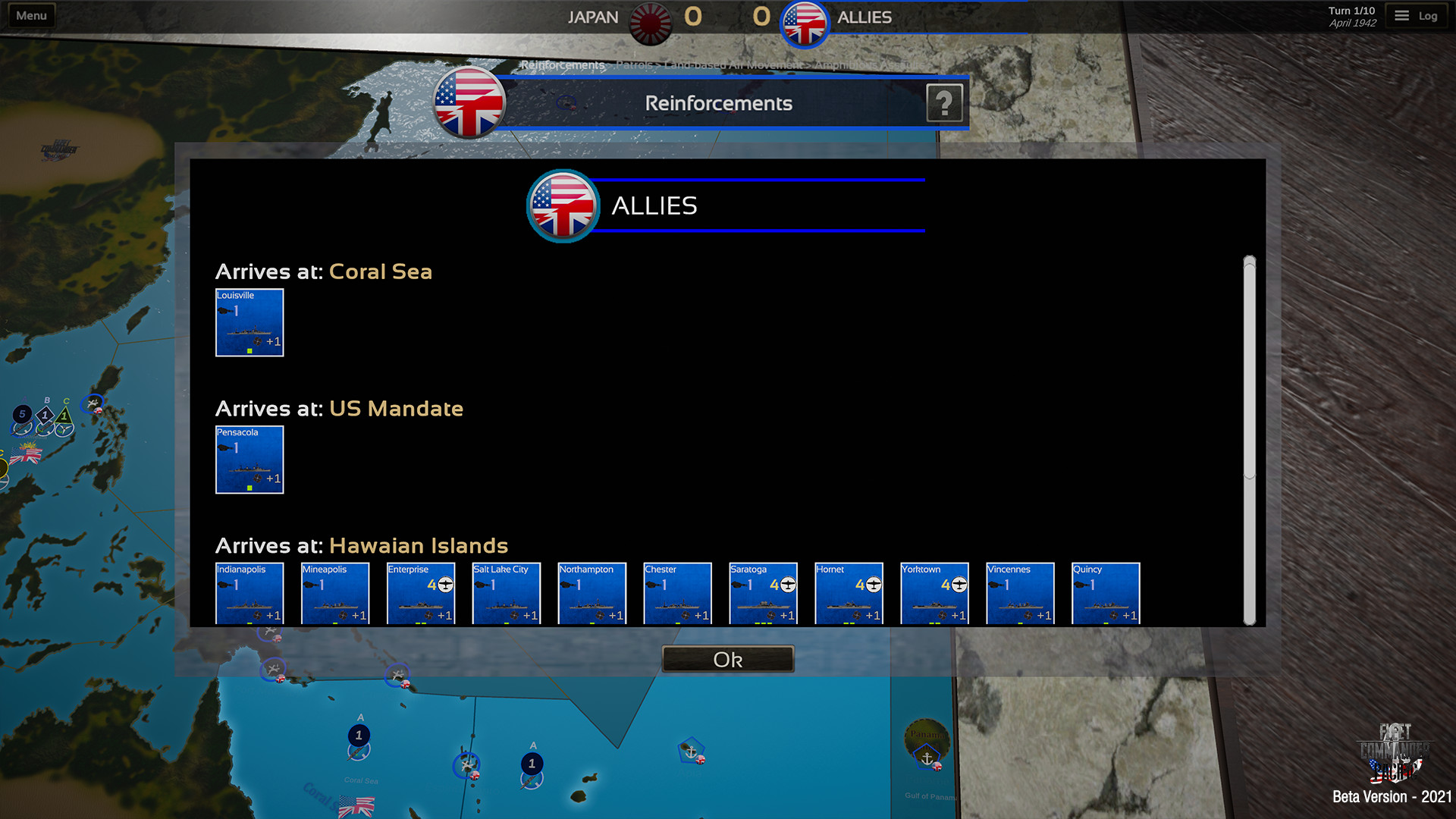Click the anchor port icon near Panama
Screen dimensions: 1456x819
point(926,756)
